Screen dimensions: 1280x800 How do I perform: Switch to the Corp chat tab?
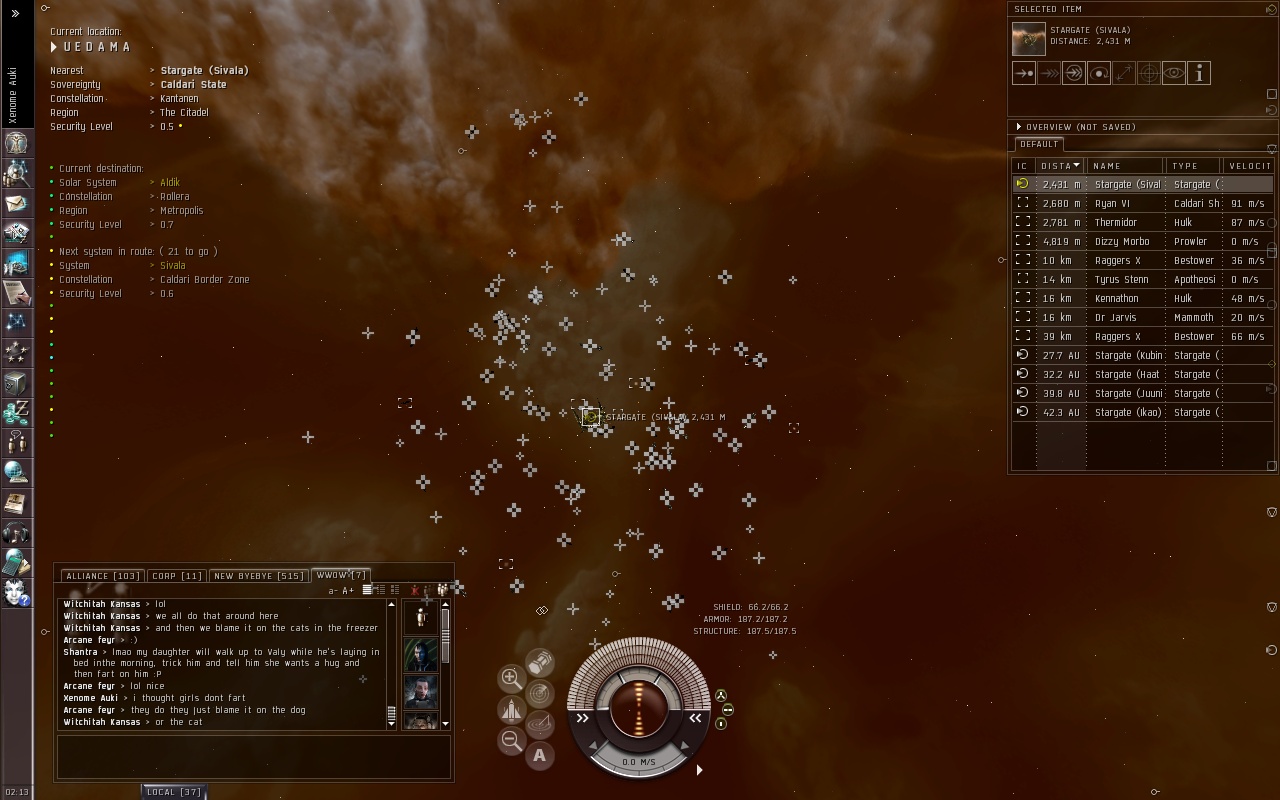pos(177,576)
